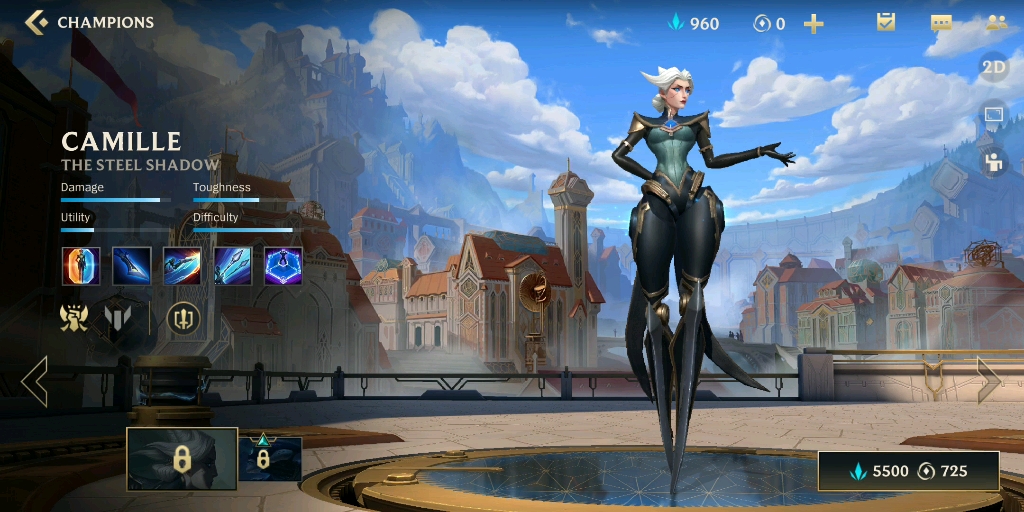Select the blade kick ability icon
Viewport: 1024px width, 512px height.
coord(132,266)
